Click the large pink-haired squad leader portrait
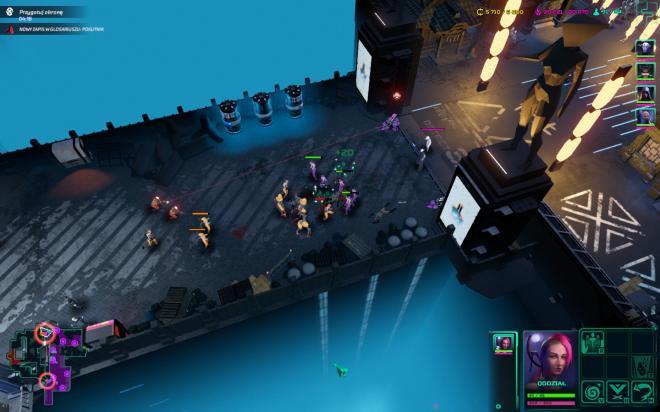 click(x=549, y=361)
